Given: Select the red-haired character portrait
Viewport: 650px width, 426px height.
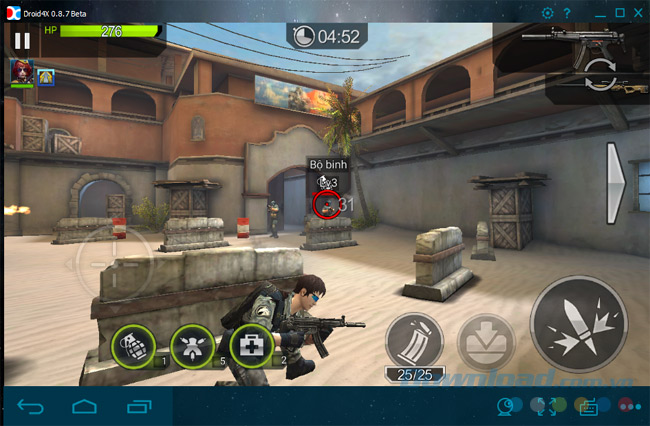Looking at the screenshot, I should [x=20, y=71].
